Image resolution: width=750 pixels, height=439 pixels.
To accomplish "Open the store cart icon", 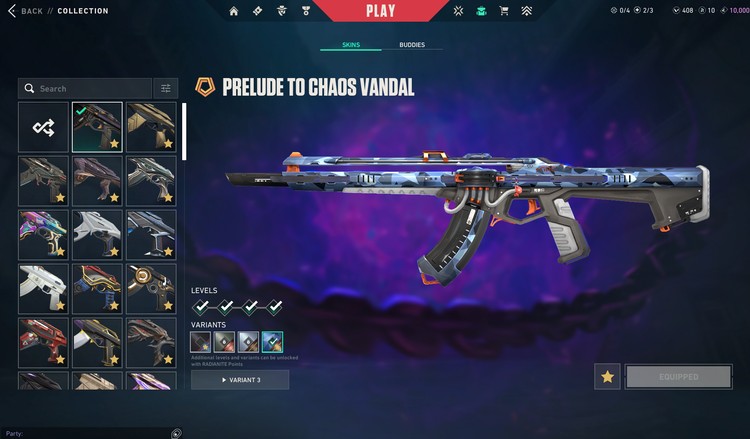I will (x=504, y=12).
